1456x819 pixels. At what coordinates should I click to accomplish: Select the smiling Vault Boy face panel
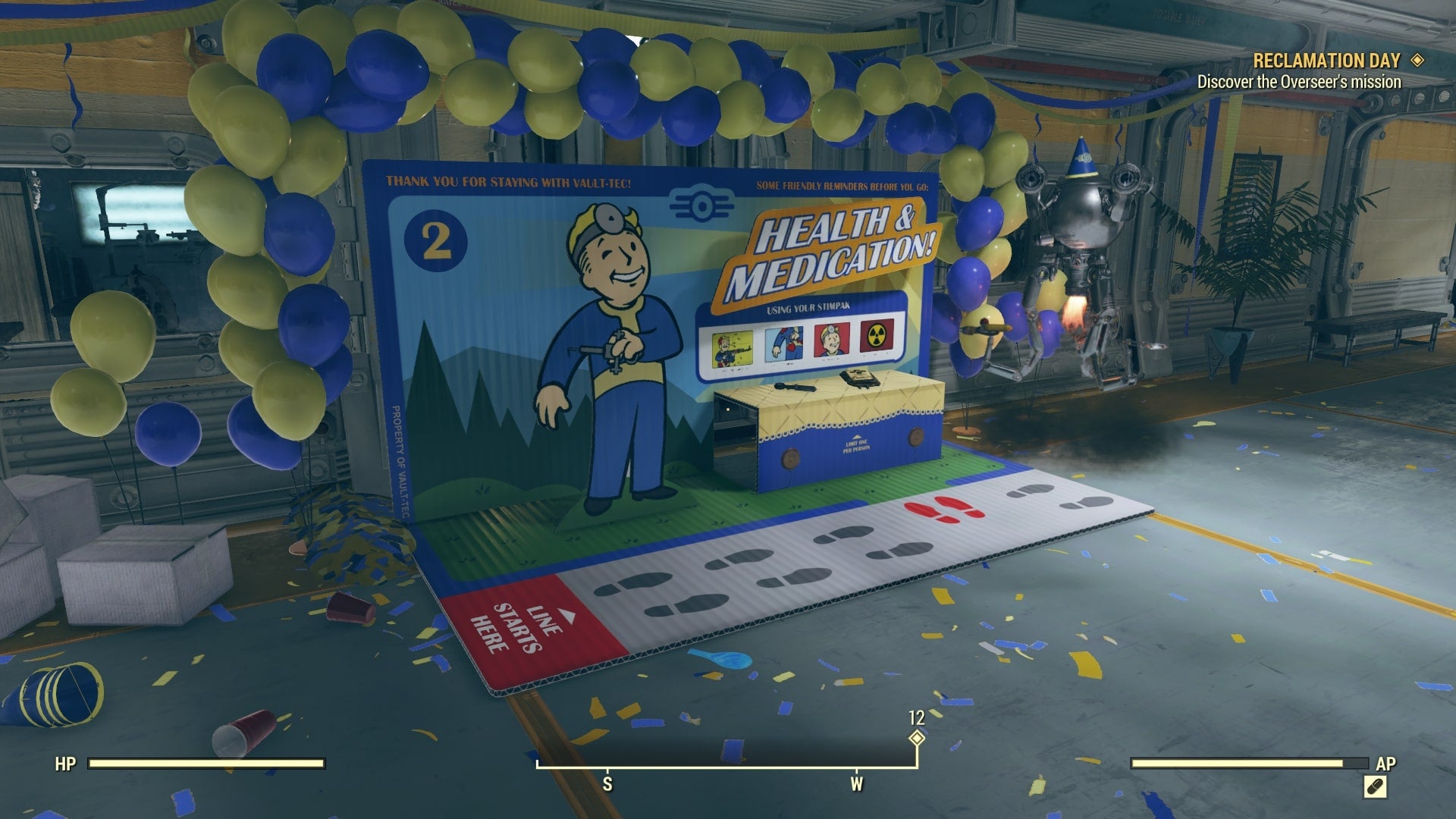tap(832, 339)
